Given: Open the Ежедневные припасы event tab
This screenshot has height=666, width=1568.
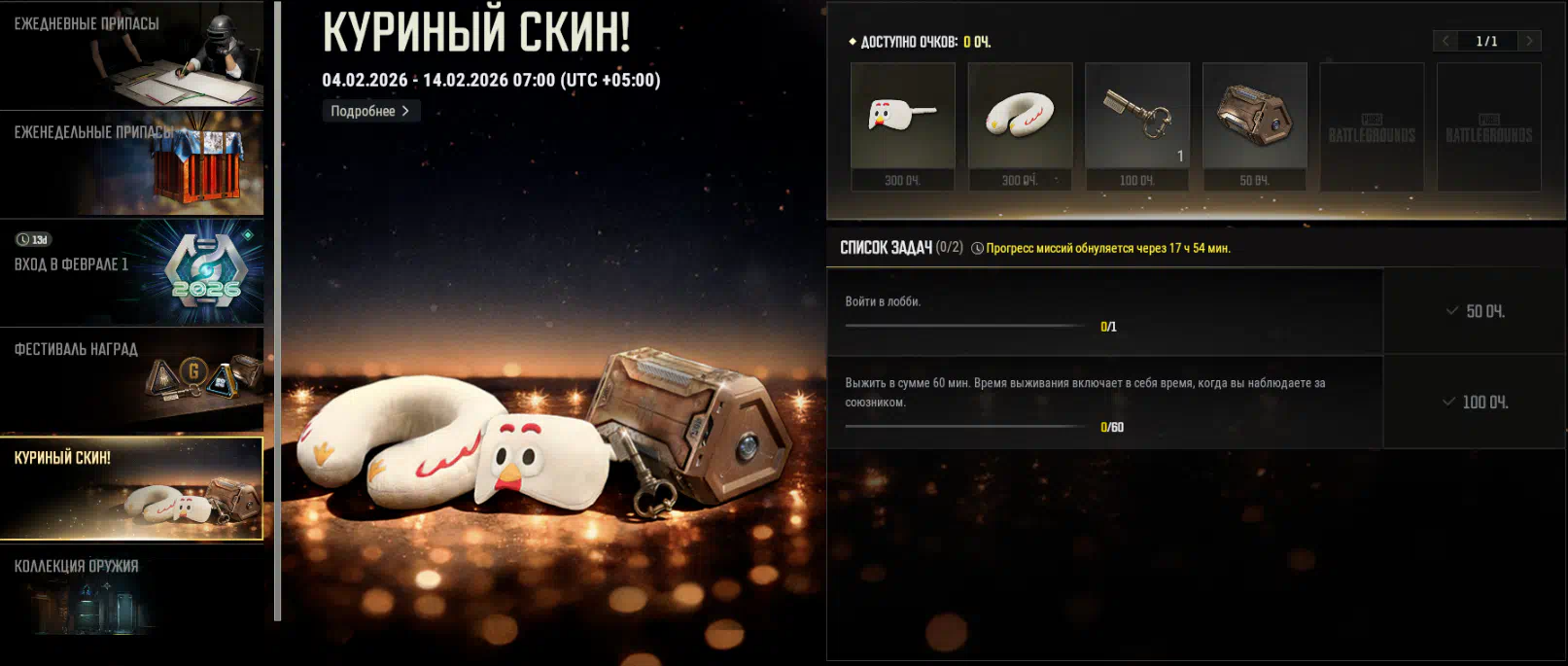Looking at the screenshot, I should coord(131,54).
